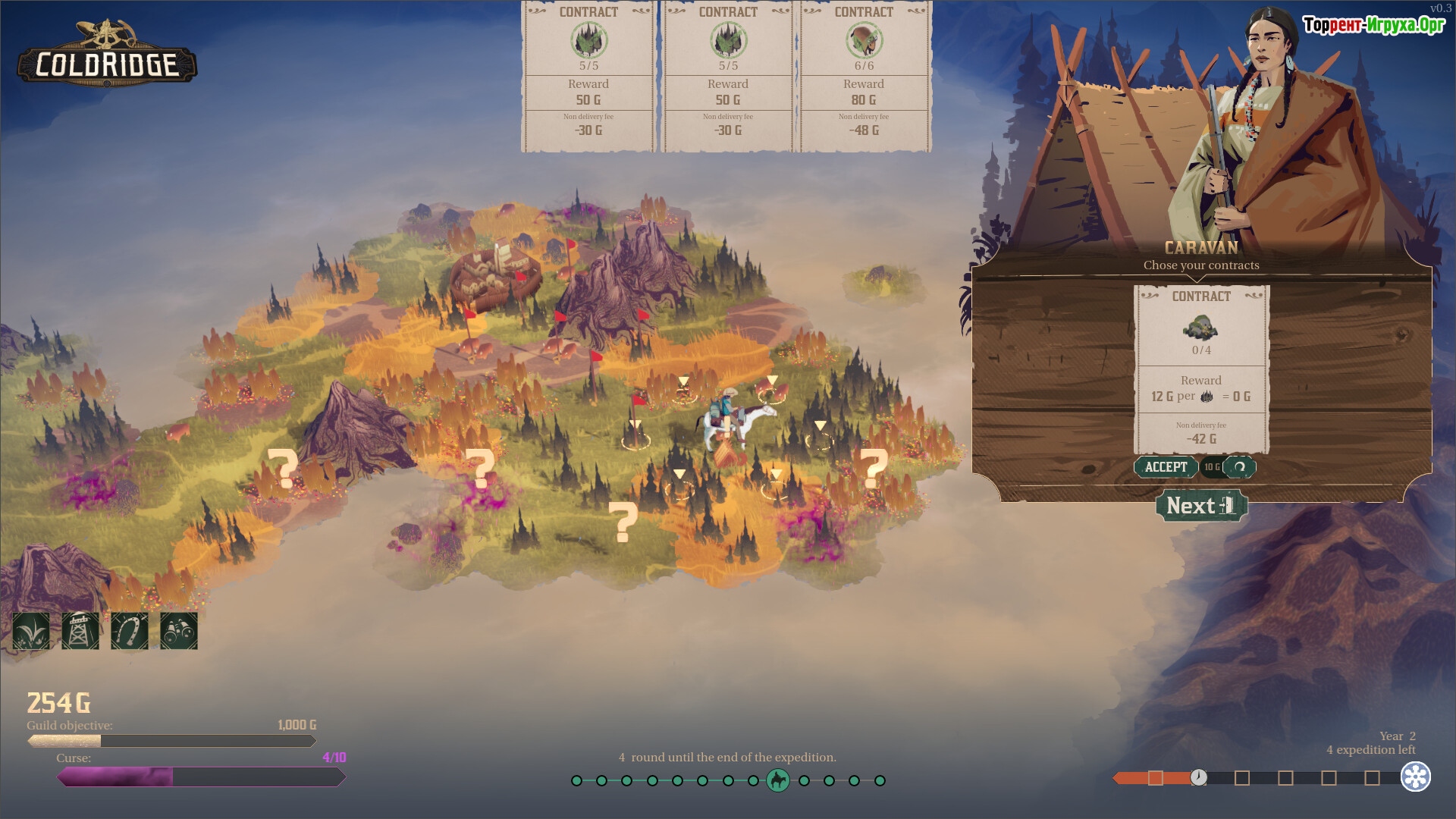Click the Coldridge logo
The height and width of the screenshot is (819, 1456).
point(107,55)
